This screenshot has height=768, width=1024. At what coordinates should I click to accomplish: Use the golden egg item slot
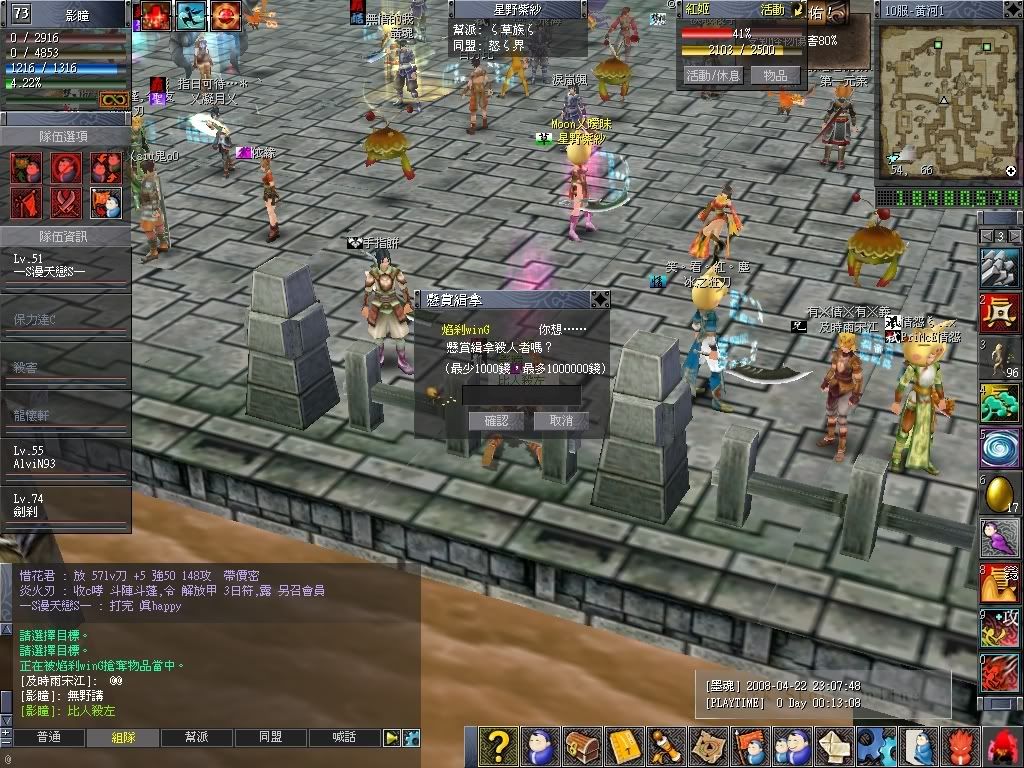[x=1000, y=493]
